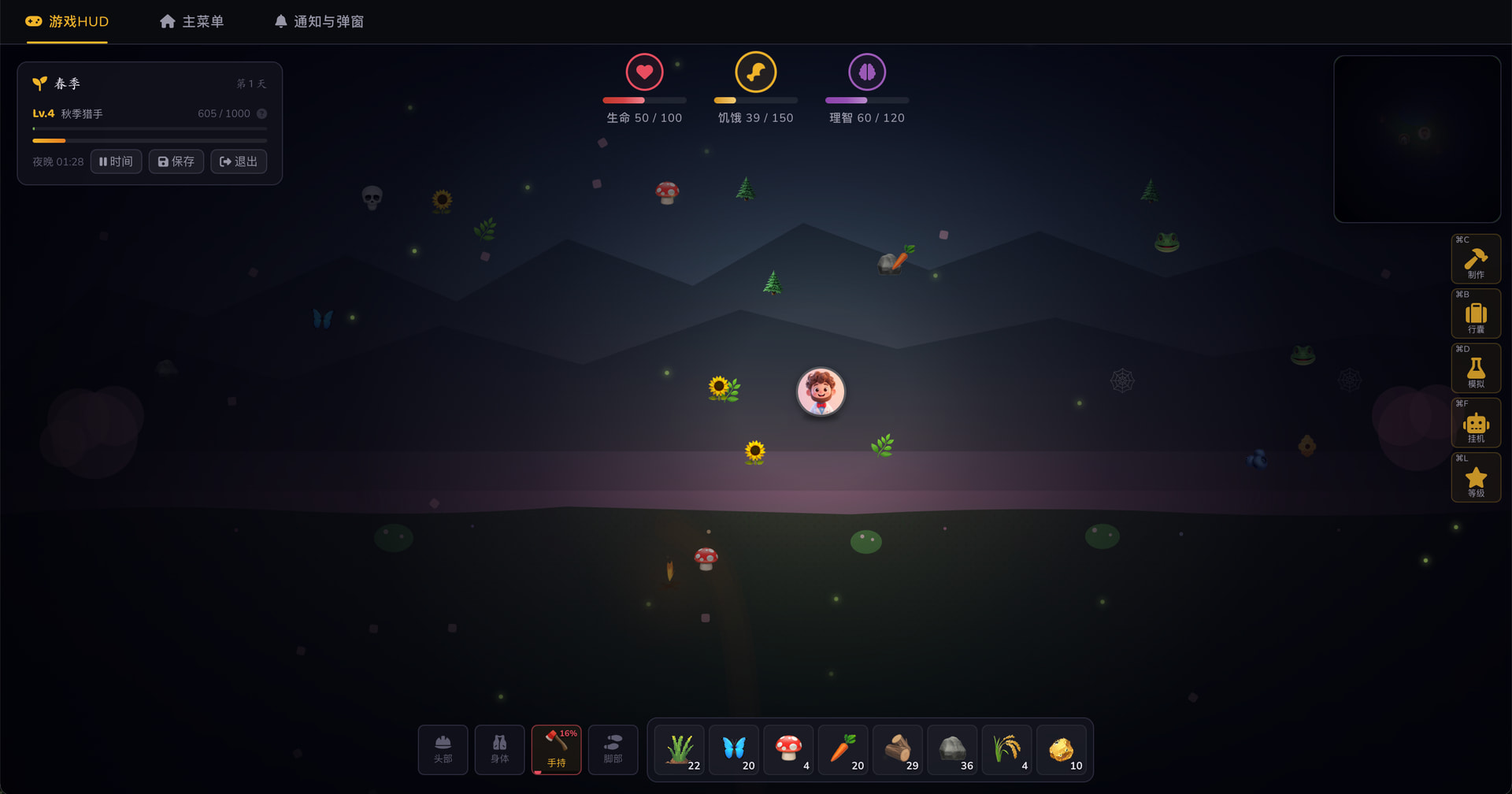Open the 主菜单 tab

tap(192, 21)
